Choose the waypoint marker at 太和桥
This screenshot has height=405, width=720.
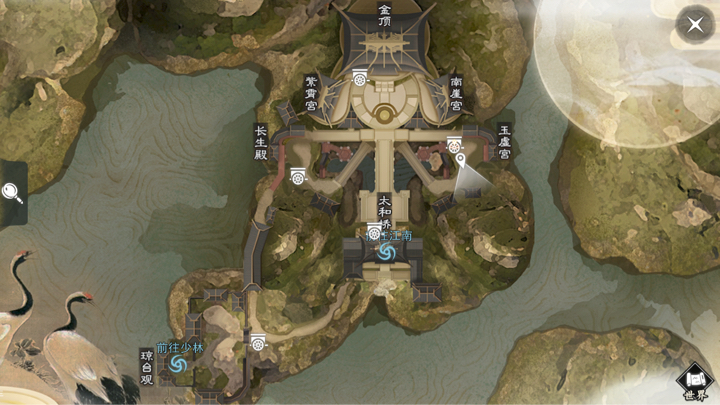374,232
